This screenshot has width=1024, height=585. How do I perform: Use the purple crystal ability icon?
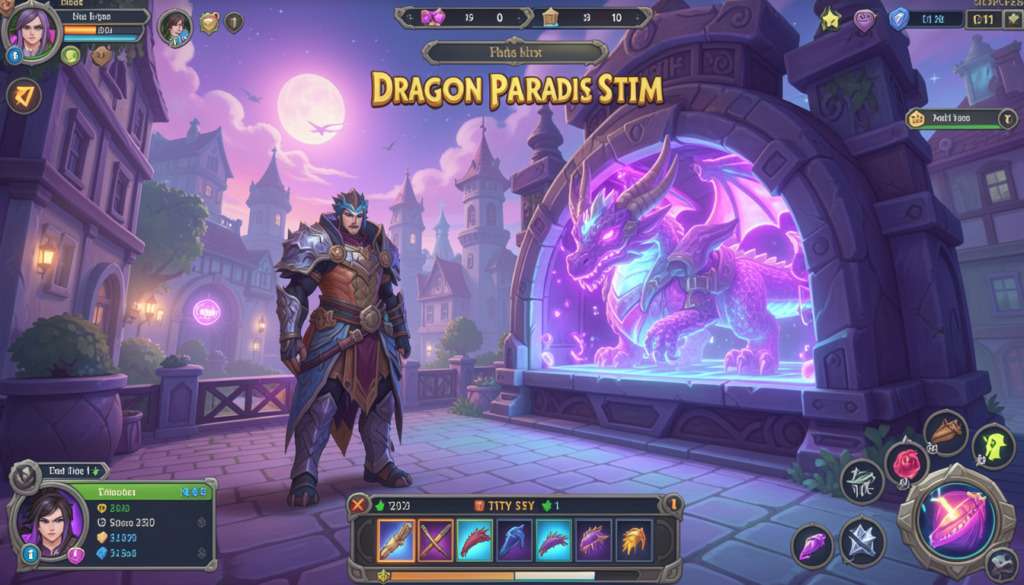point(813,546)
